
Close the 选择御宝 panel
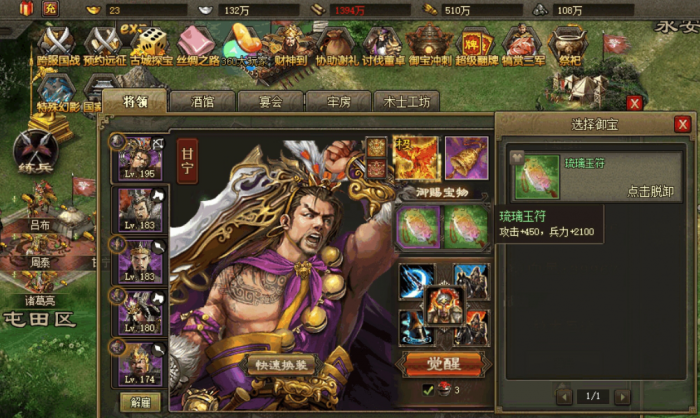682,124
